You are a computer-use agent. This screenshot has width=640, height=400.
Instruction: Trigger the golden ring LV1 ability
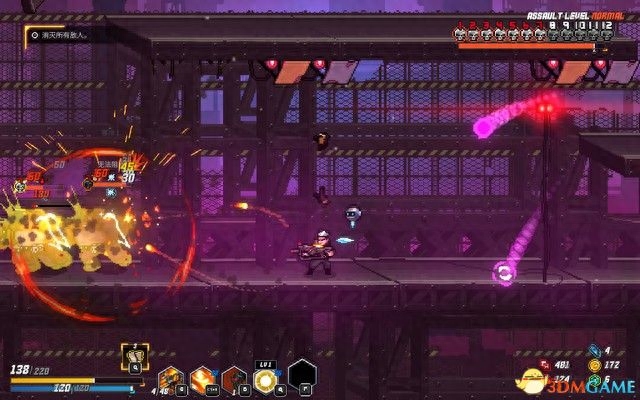(x=267, y=379)
